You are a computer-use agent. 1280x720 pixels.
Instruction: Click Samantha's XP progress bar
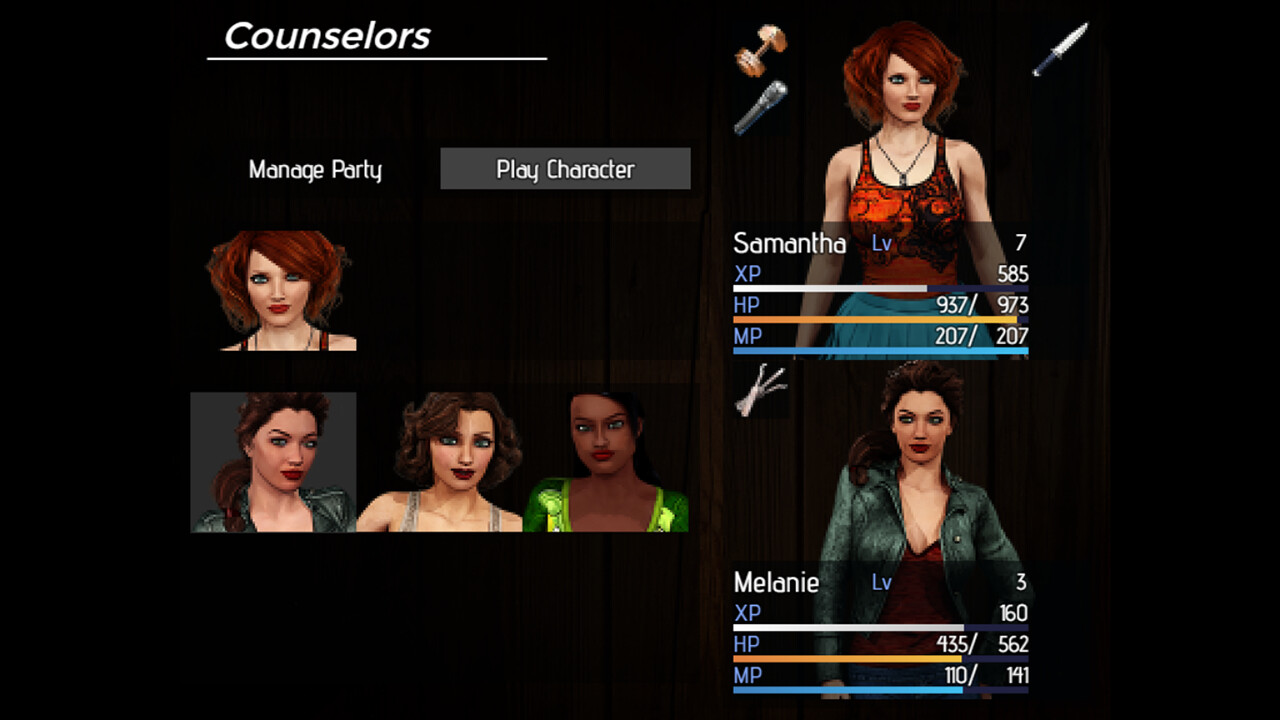click(x=880, y=288)
